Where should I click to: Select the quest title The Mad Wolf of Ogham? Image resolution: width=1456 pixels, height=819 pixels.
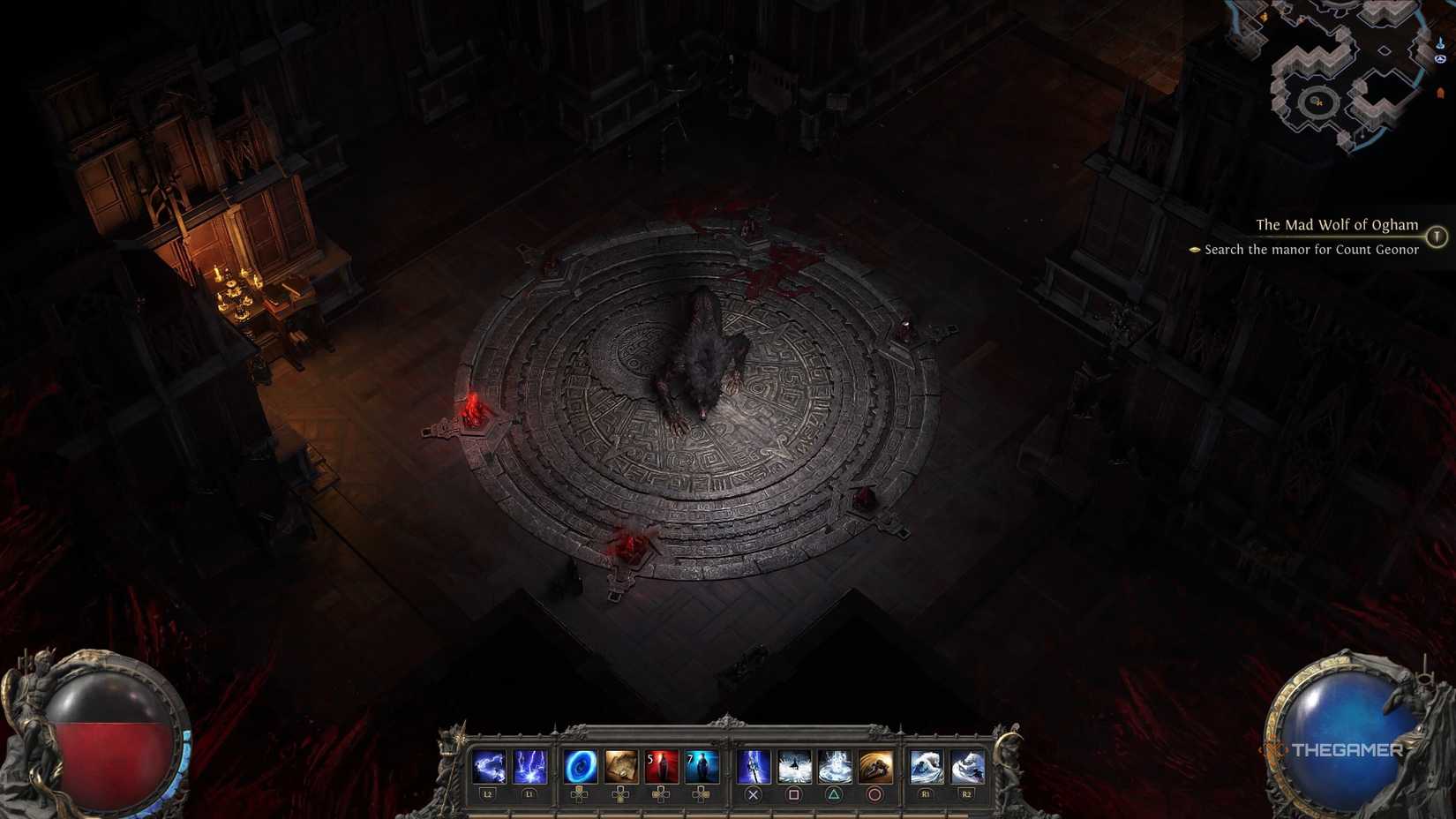tap(1337, 225)
